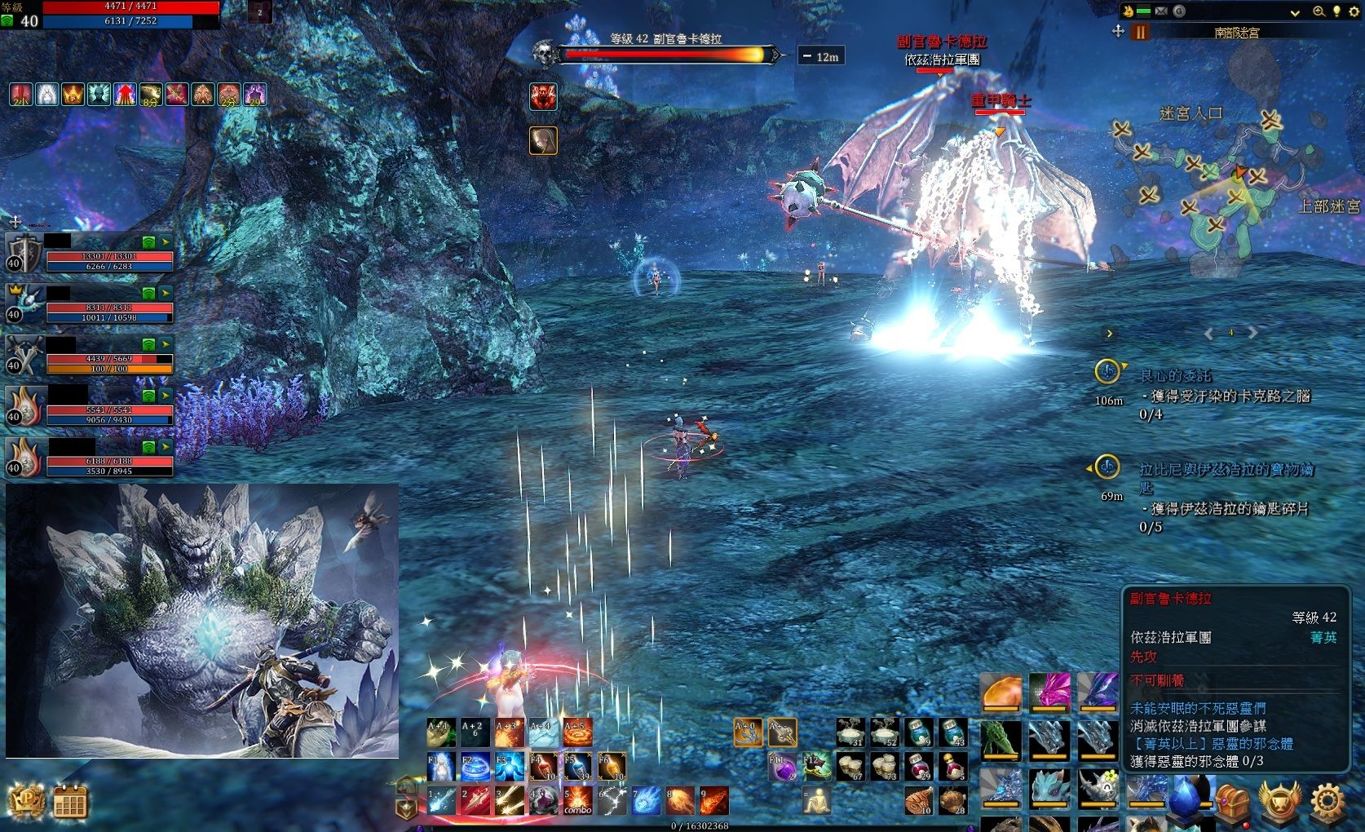The height and width of the screenshot is (832, 1365).
Task: Open the gear settings menu button
Action: coord(1327,802)
